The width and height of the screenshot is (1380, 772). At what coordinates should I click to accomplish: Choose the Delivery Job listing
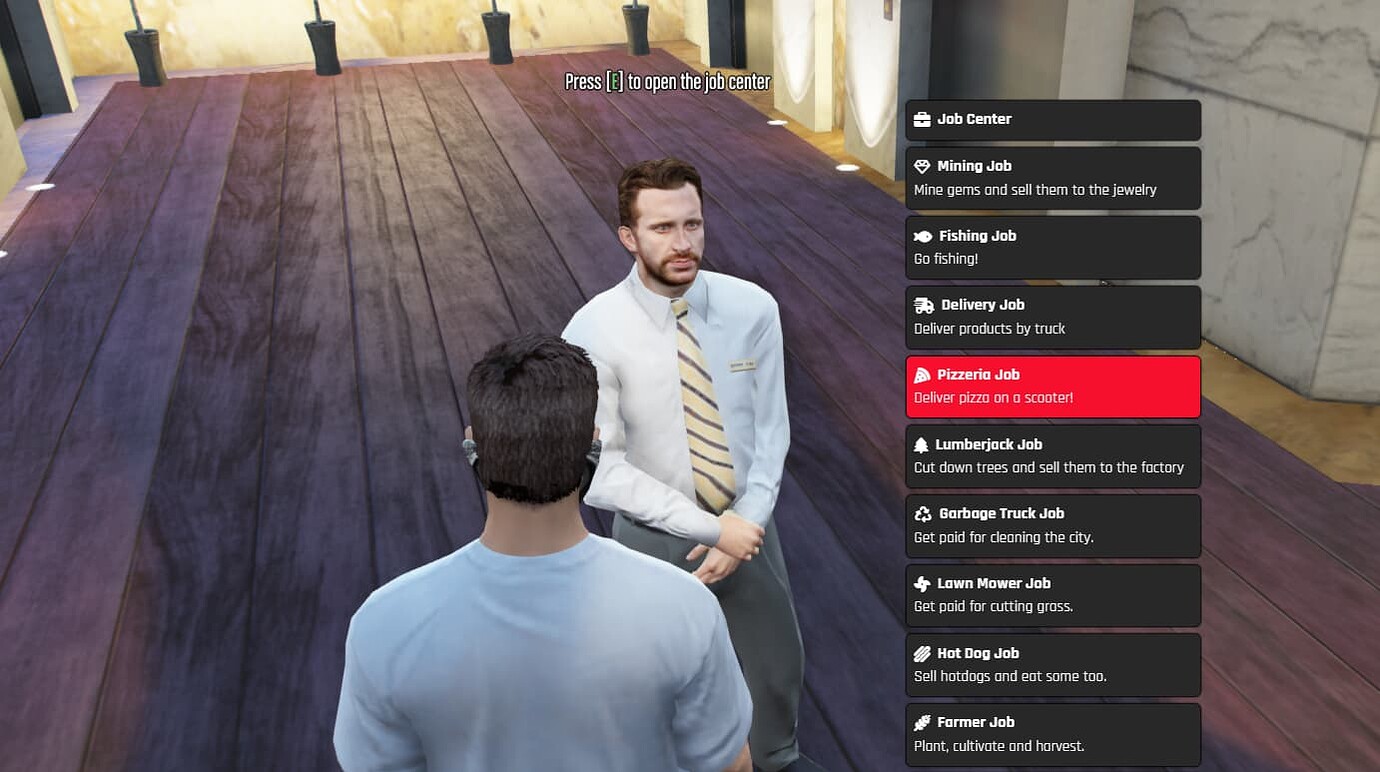tap(1052, 317)
